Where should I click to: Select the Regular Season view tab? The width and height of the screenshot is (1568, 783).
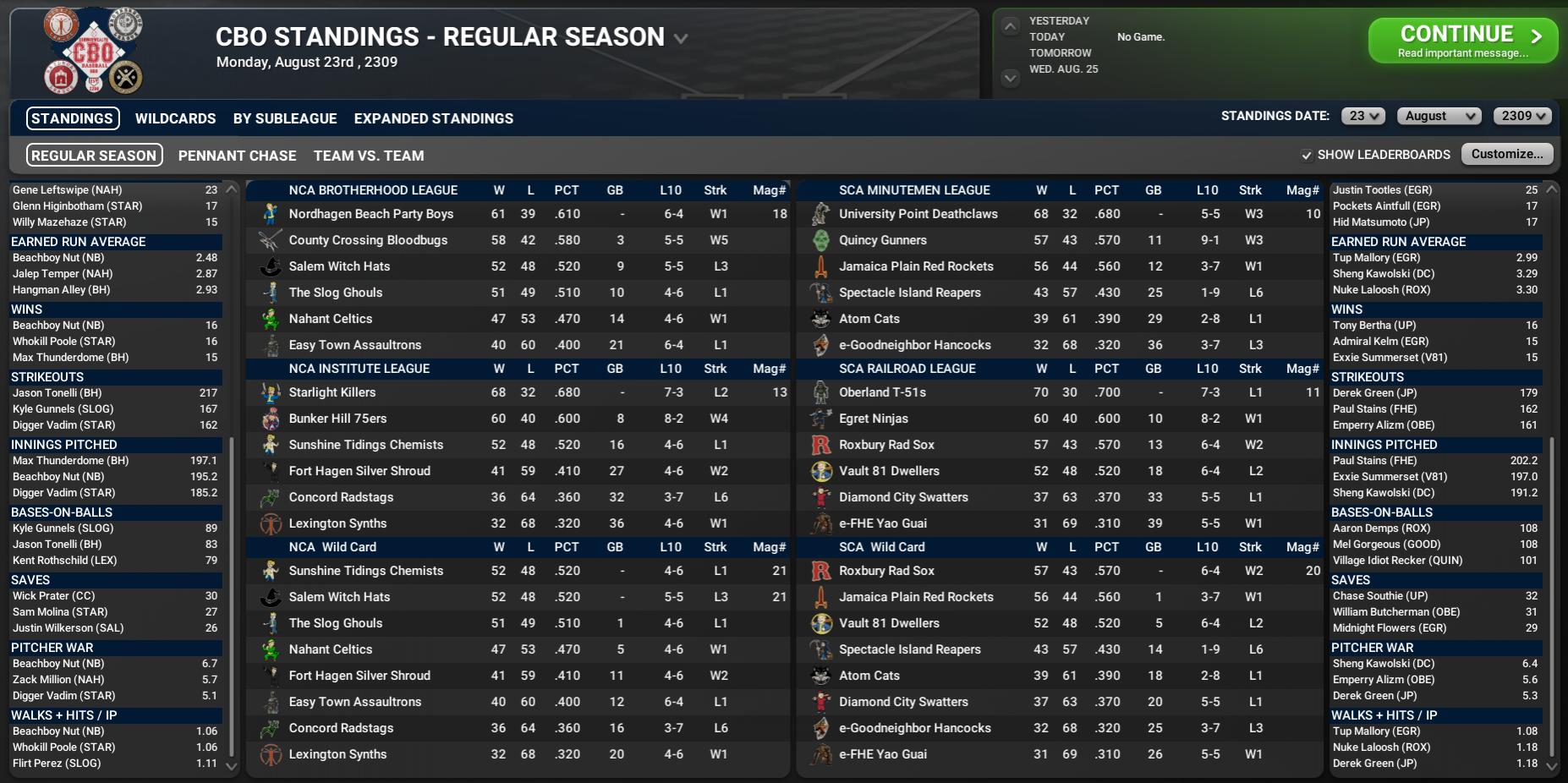[x=94, y=156]
